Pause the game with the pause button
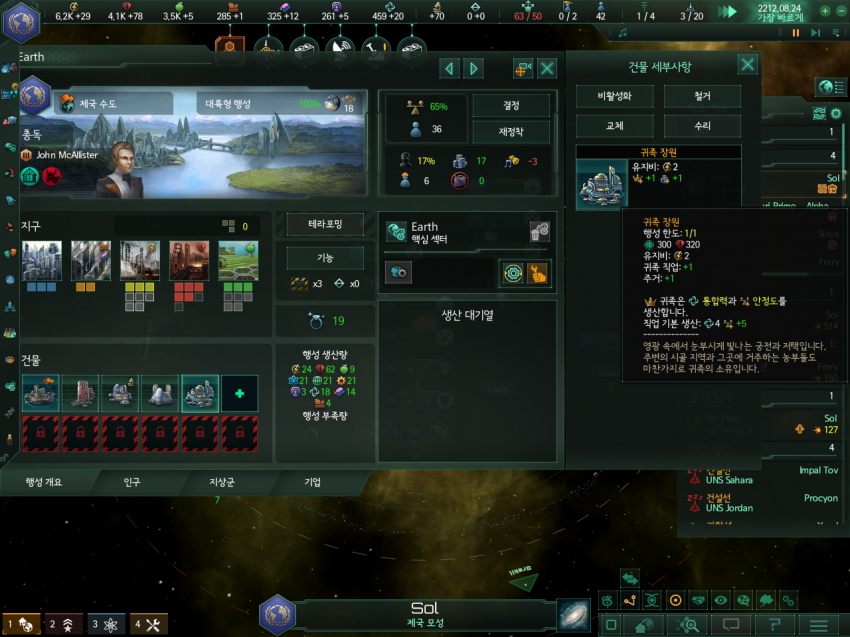850x637 pixels. coord(796,33)
